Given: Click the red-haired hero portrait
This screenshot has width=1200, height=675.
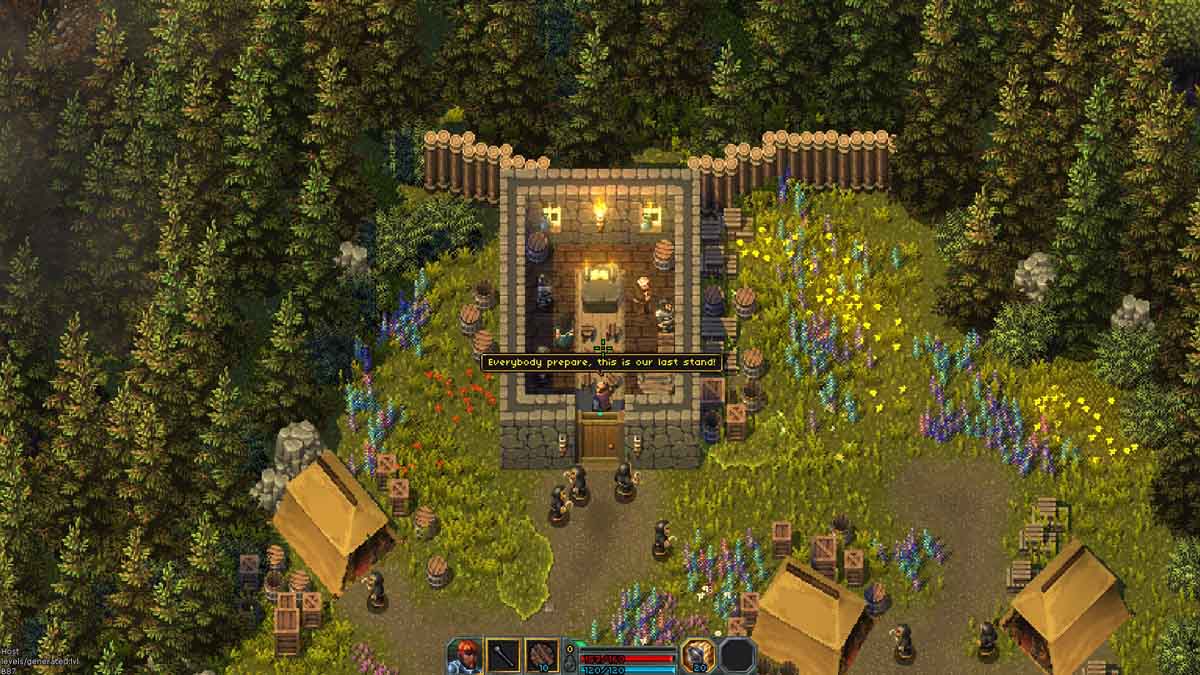Looking at the screenshot, I should pyautogui.click(x=465, y=655).
